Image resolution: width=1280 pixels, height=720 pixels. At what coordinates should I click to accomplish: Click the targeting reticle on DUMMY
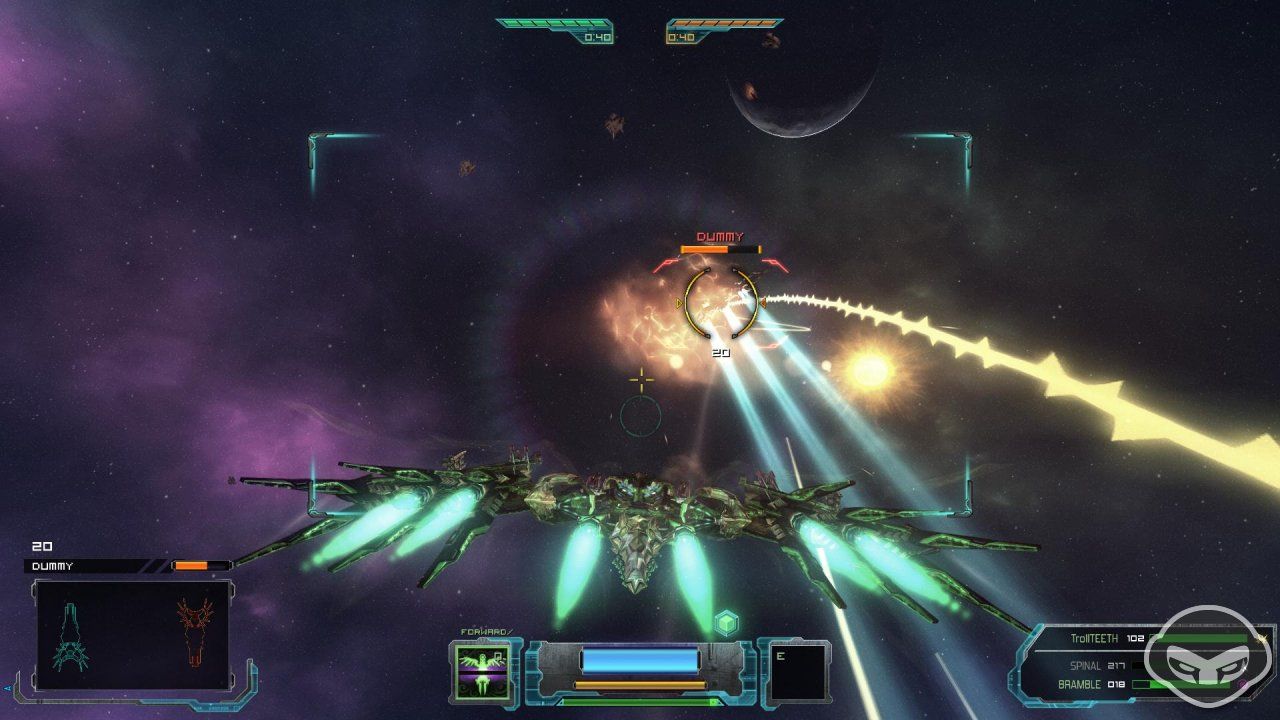720,303
